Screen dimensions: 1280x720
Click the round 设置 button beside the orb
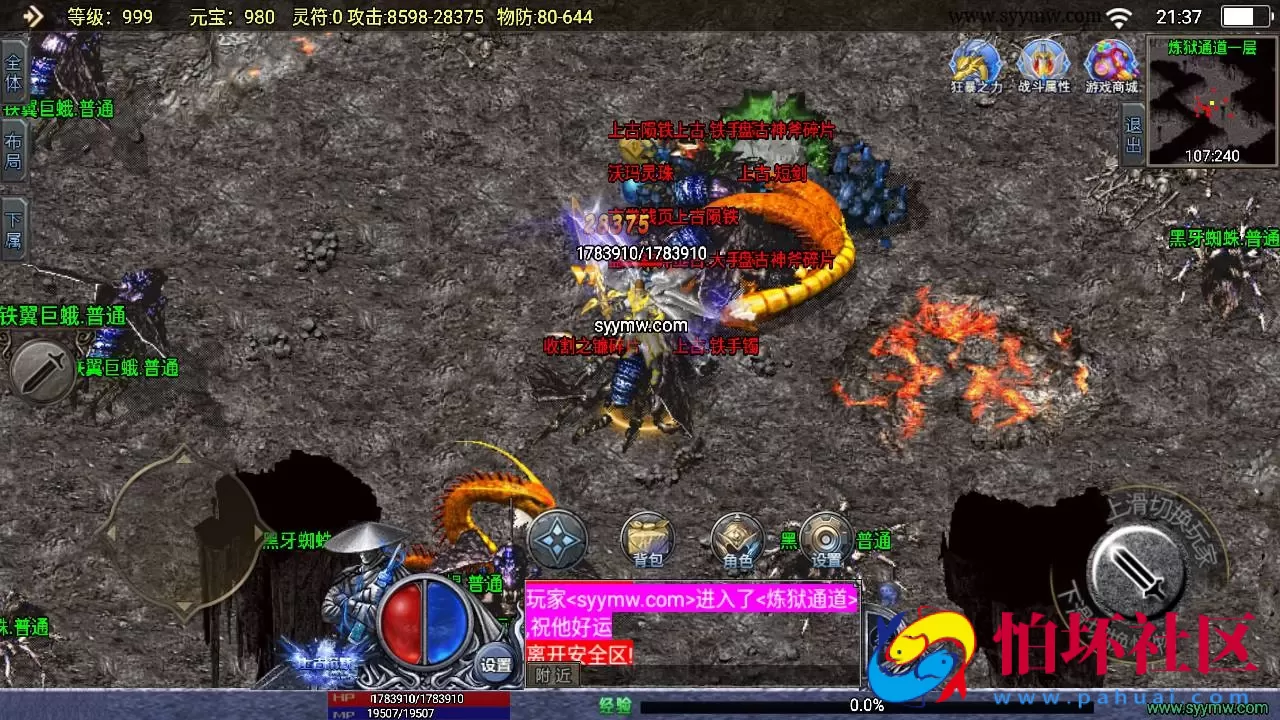pyautogui.click(x=496, y=664)
